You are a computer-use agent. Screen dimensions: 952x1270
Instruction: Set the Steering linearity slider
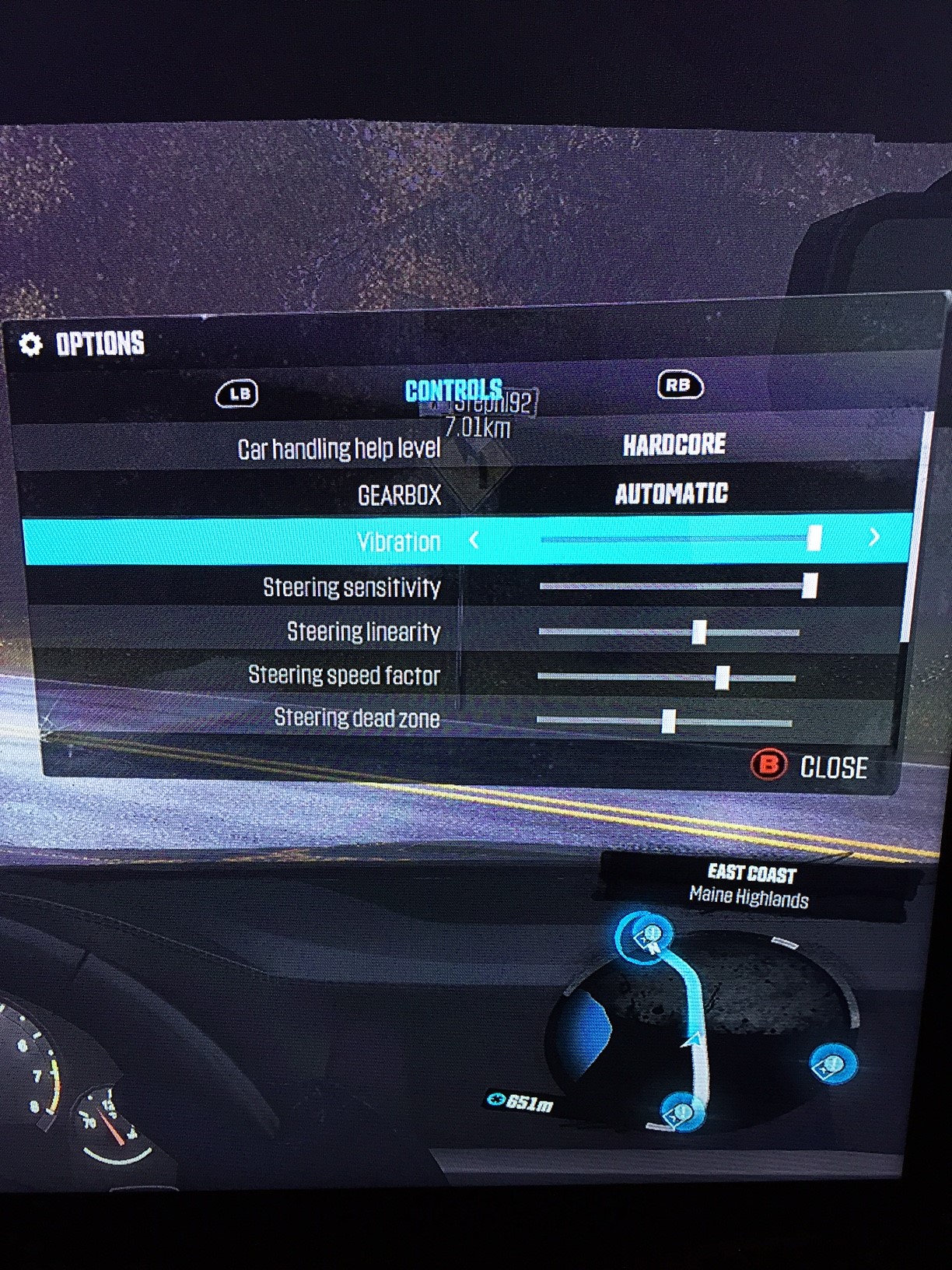point(698,631)
